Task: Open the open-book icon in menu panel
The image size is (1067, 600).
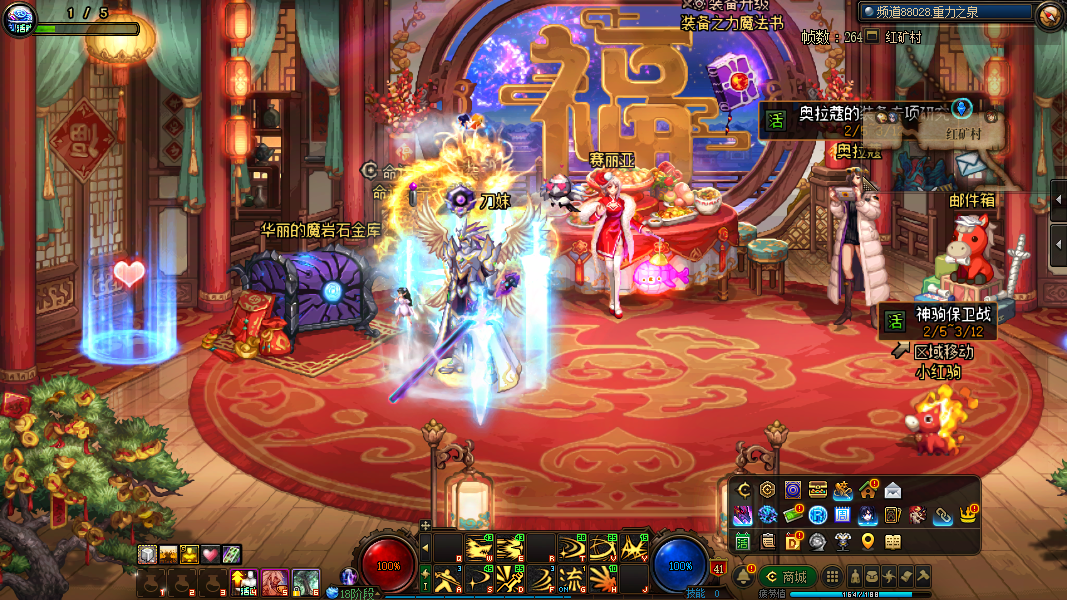Action: click(892, 542)
